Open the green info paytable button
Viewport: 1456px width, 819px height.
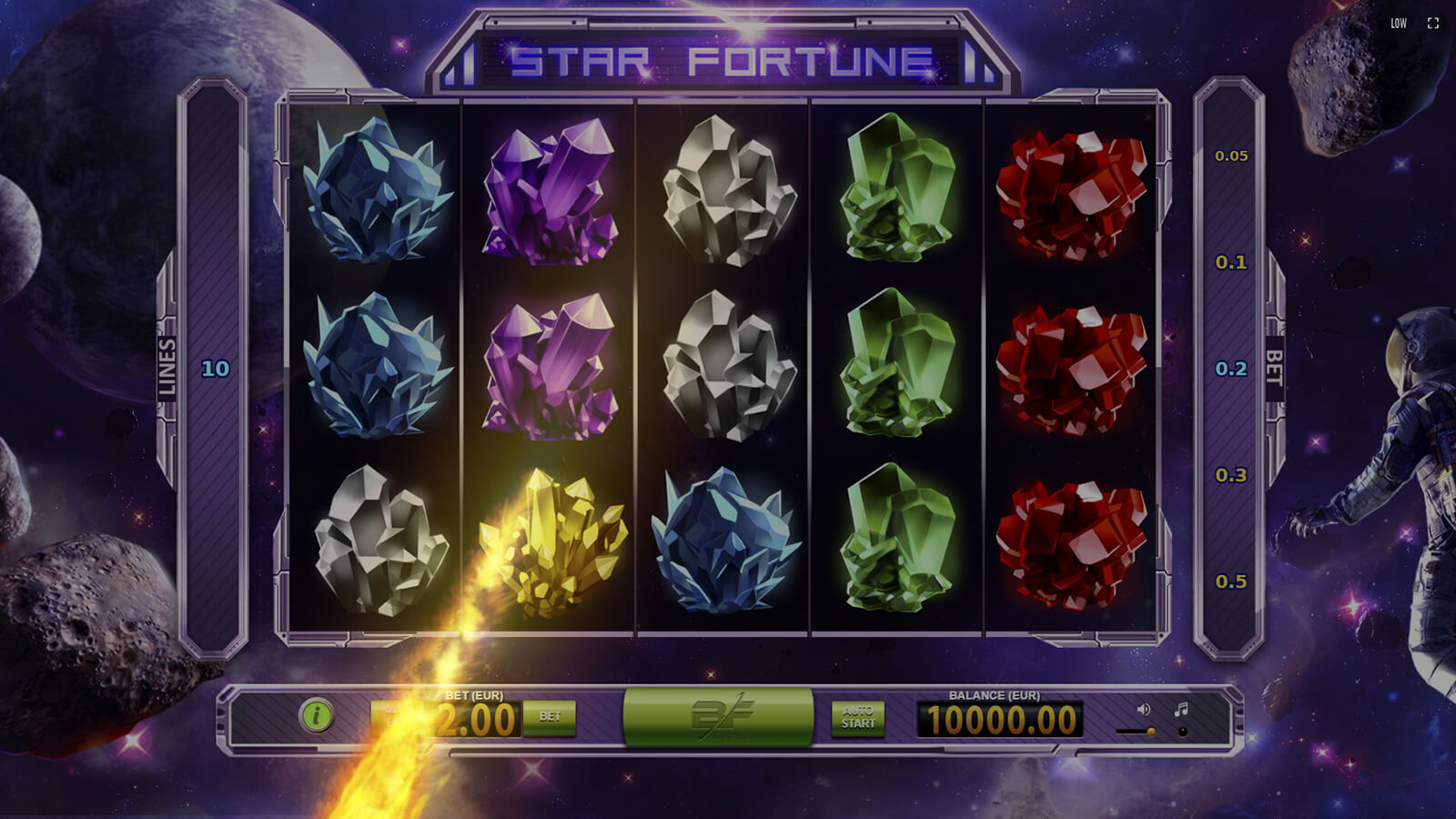[x=316, y=715]
